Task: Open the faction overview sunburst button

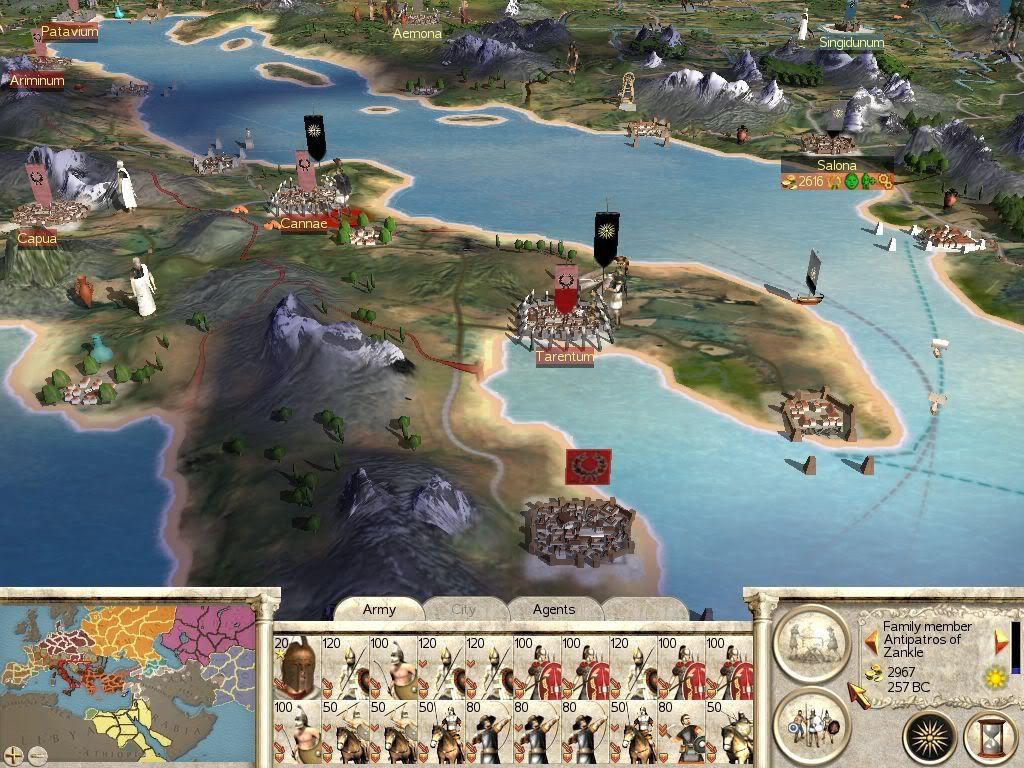Action: [x=929, y=738]
